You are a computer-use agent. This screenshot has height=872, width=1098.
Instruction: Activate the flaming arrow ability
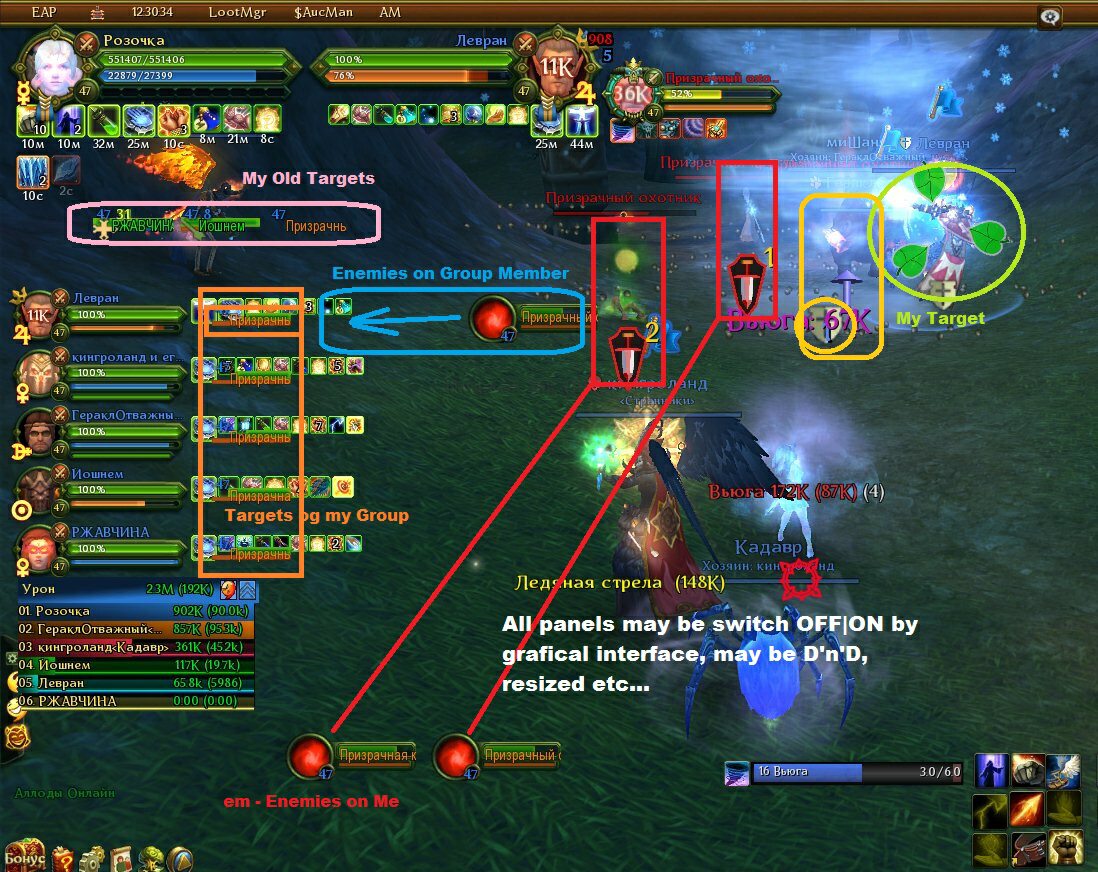click(1027, 808)
